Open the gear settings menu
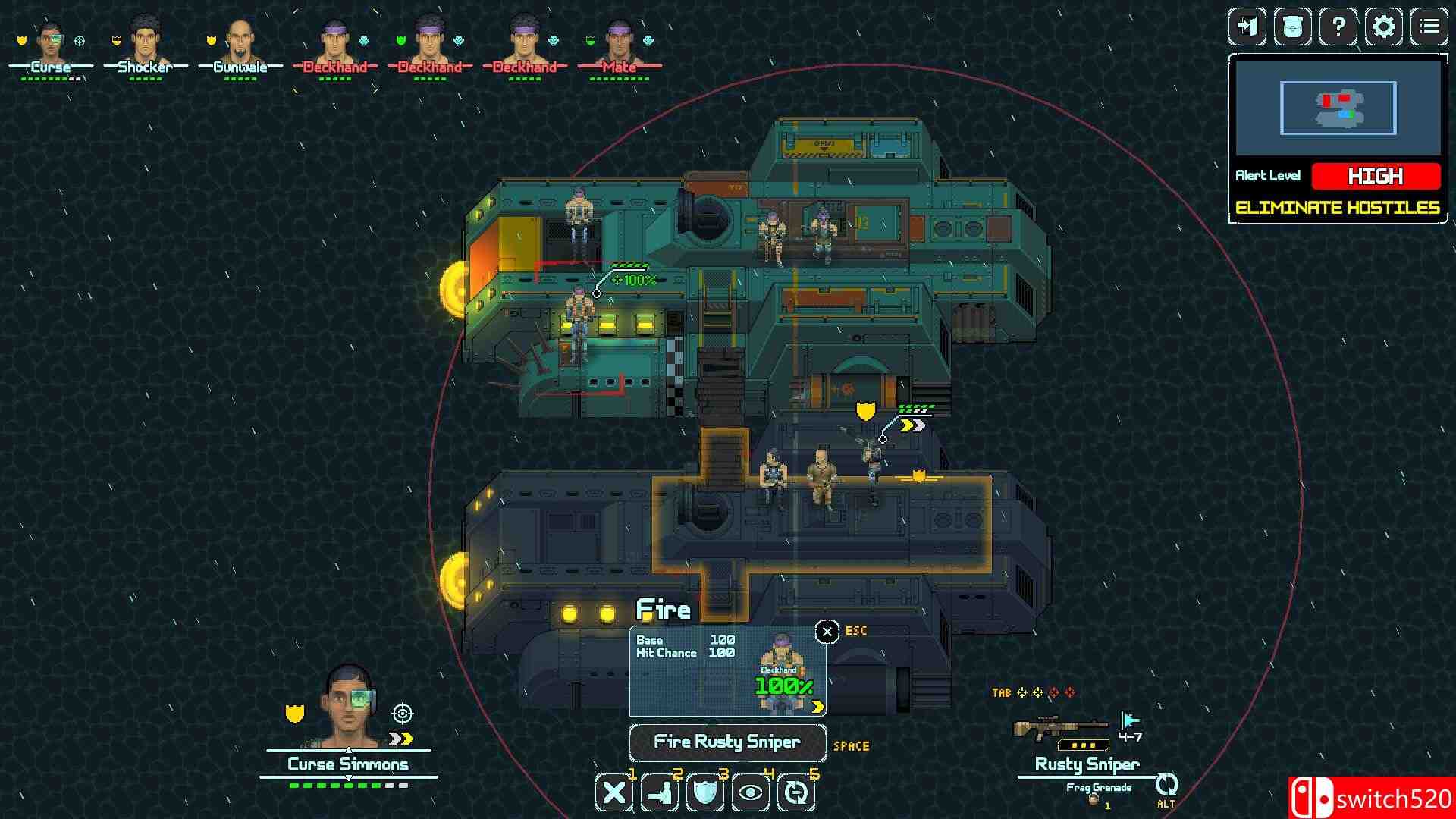This screenshot has width=1456, height=819. click(x=1383, y=27)
